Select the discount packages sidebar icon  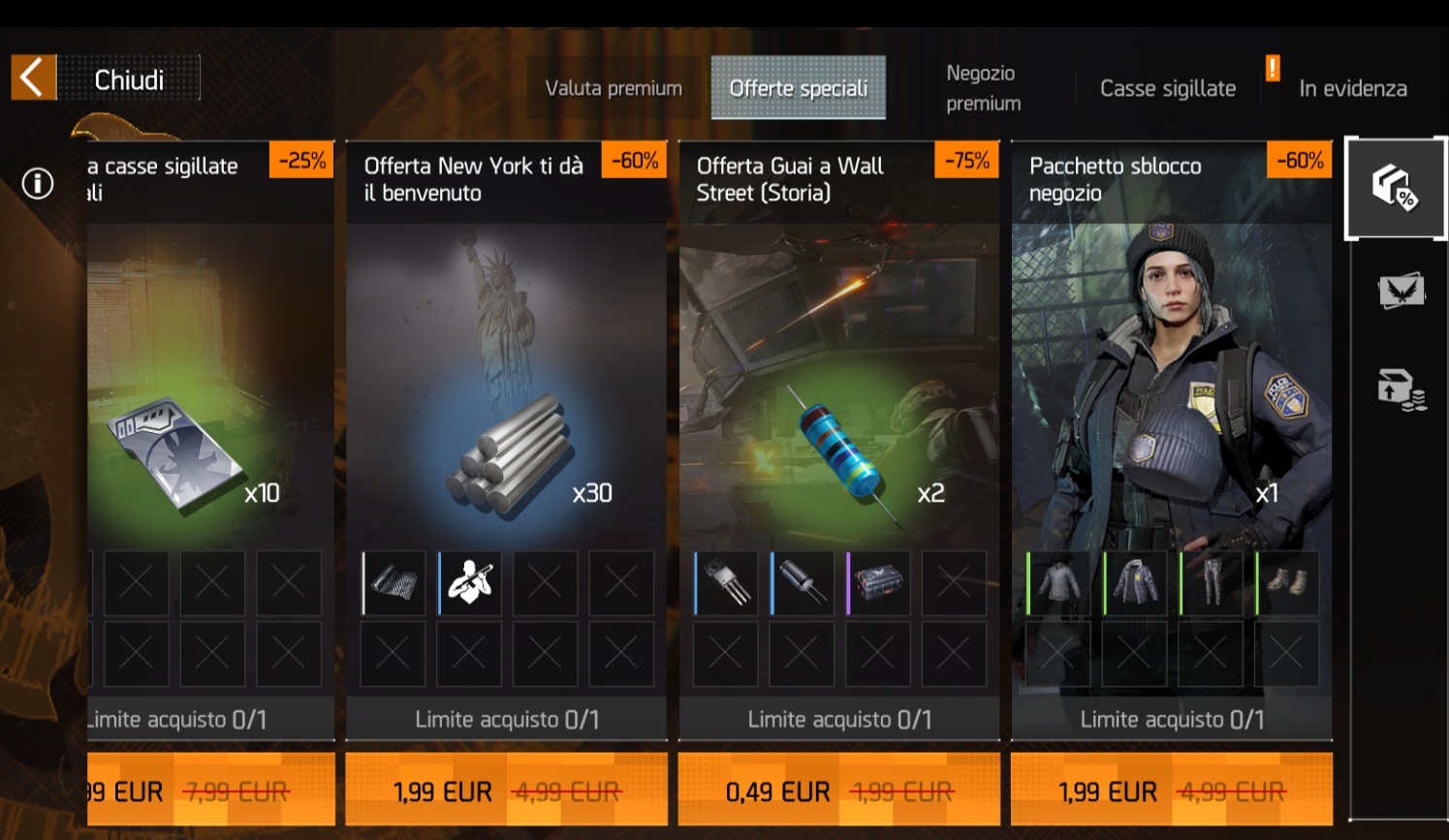[1395, 187]
